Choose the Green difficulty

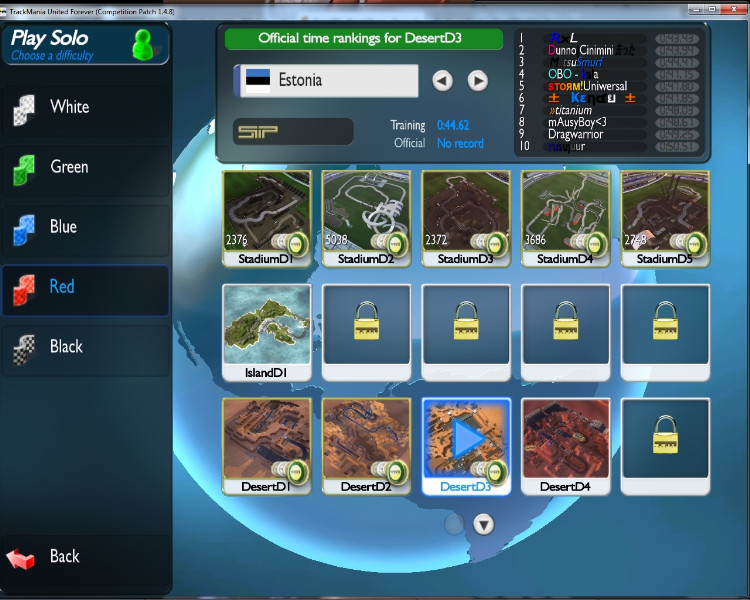click(85, 167)
